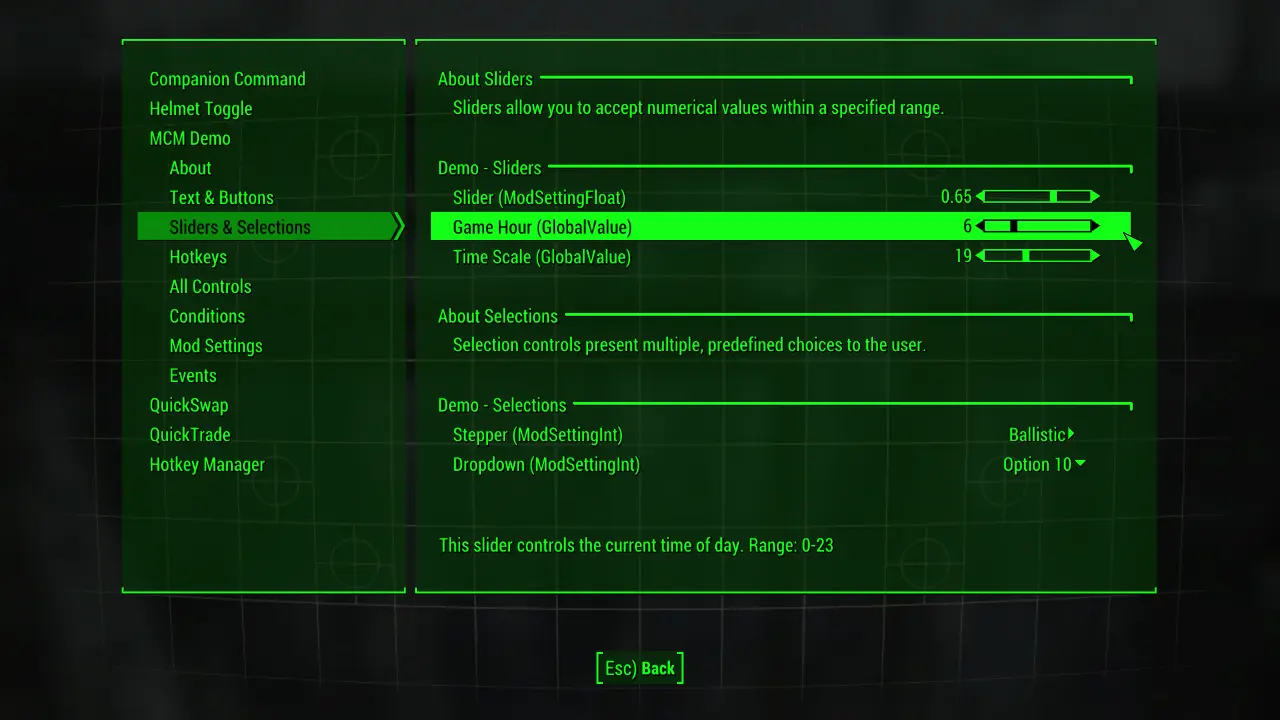Click the right arrow on the Game Hour slider

point(1093,226)
